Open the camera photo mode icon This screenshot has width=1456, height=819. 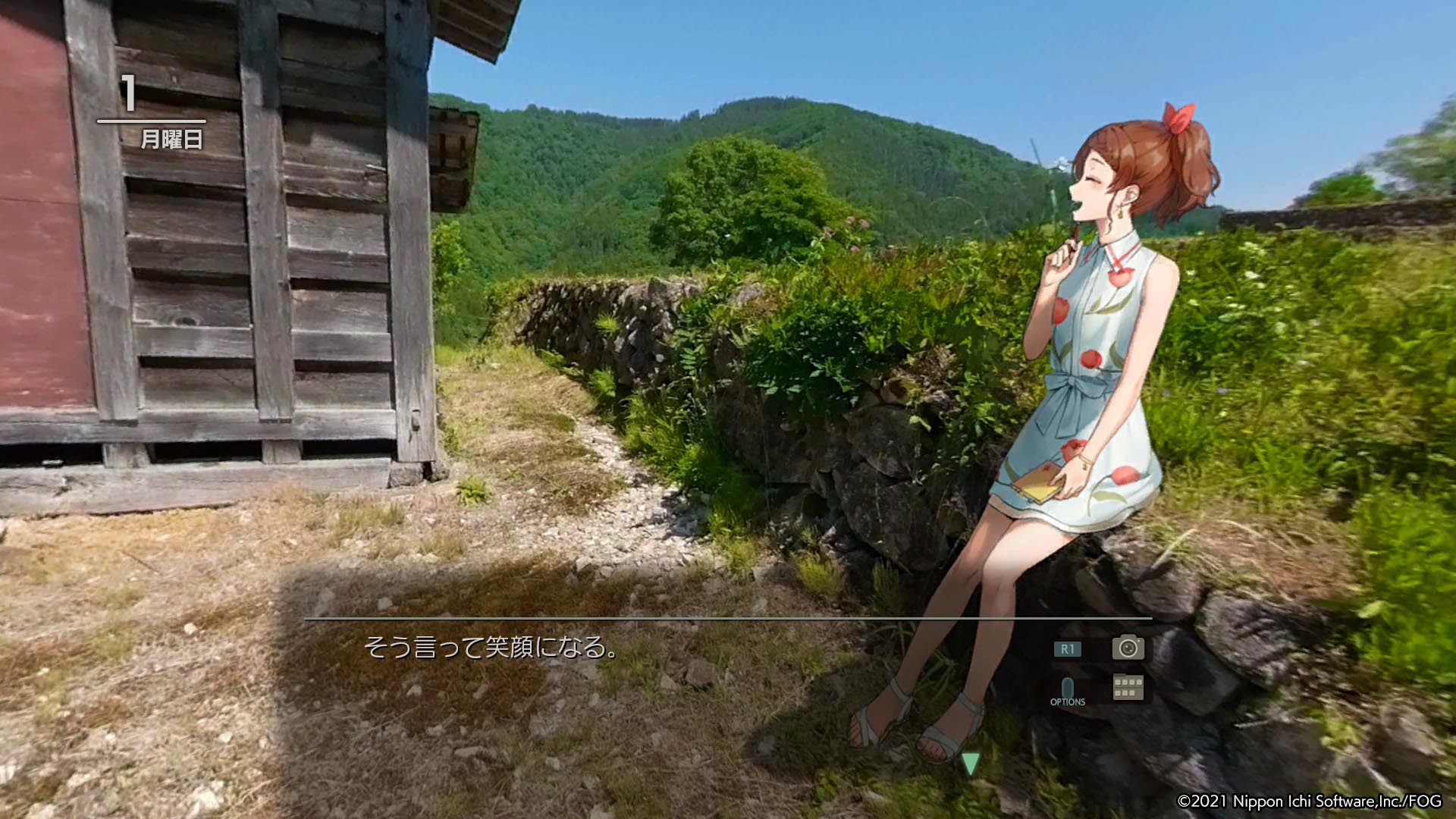(x=1128, y=647)
